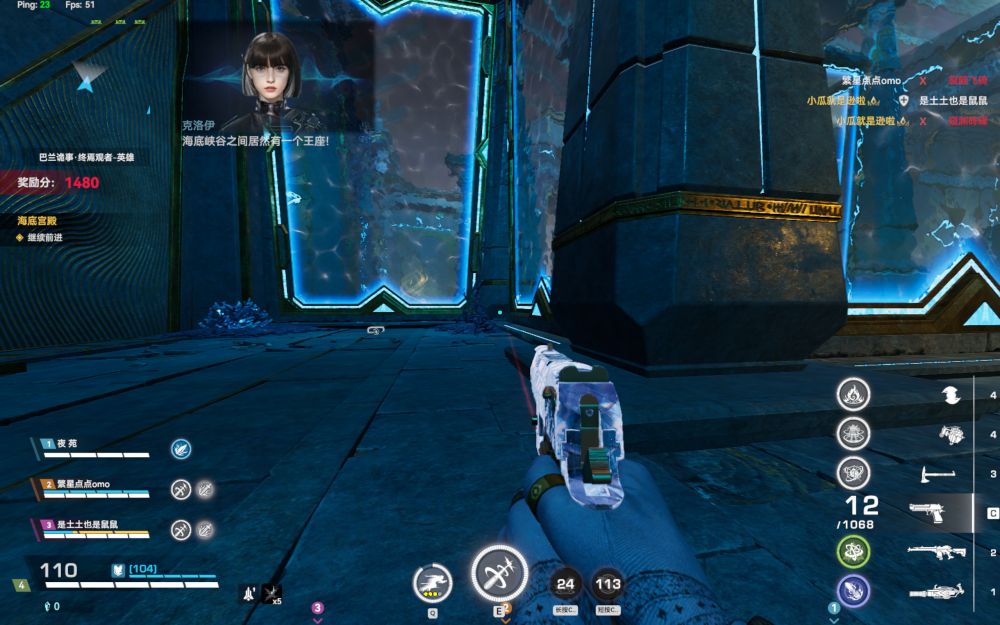Switch to the assault rifle slot

937,552
